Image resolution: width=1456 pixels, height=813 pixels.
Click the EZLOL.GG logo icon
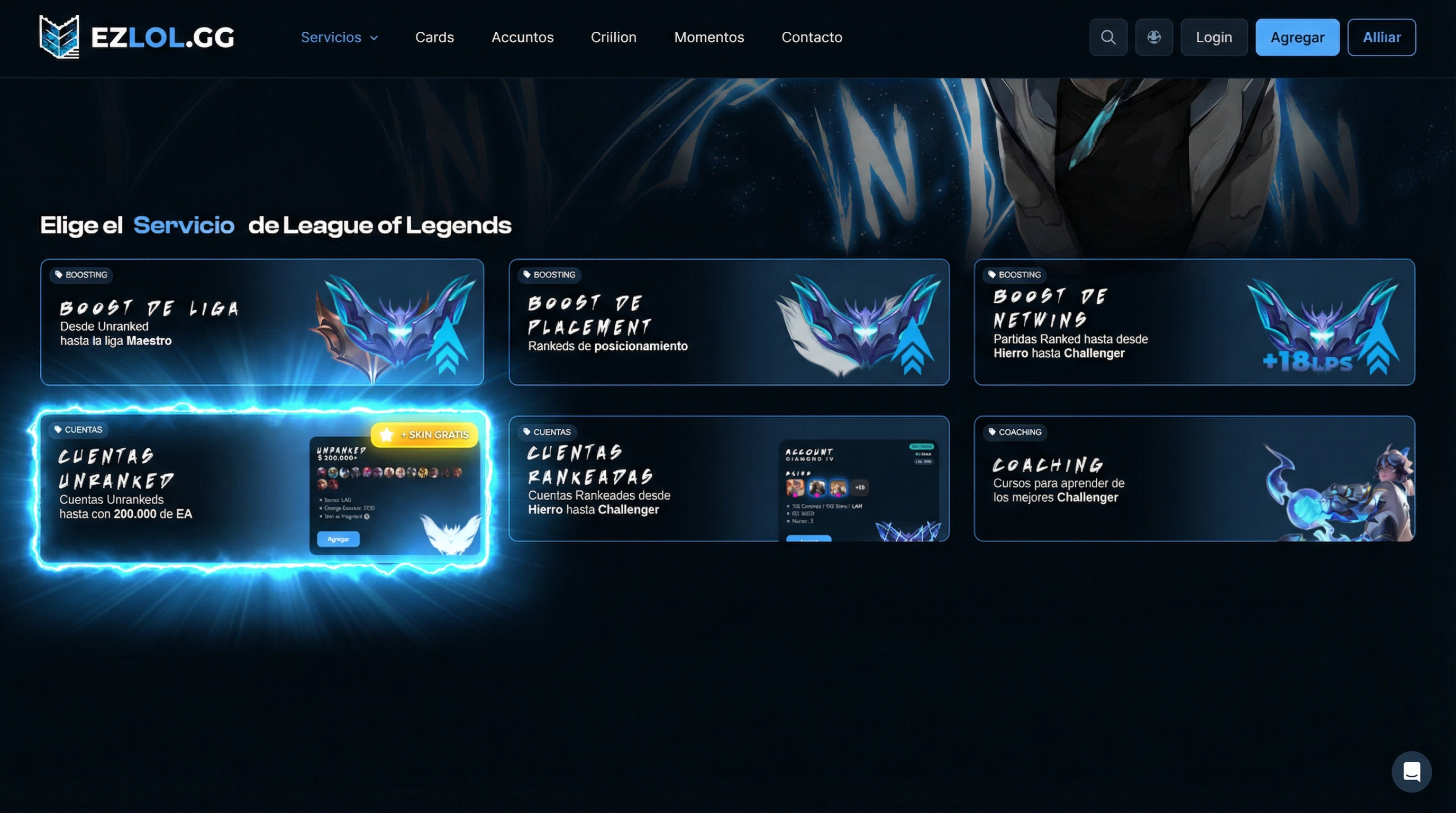coord(58,36)
